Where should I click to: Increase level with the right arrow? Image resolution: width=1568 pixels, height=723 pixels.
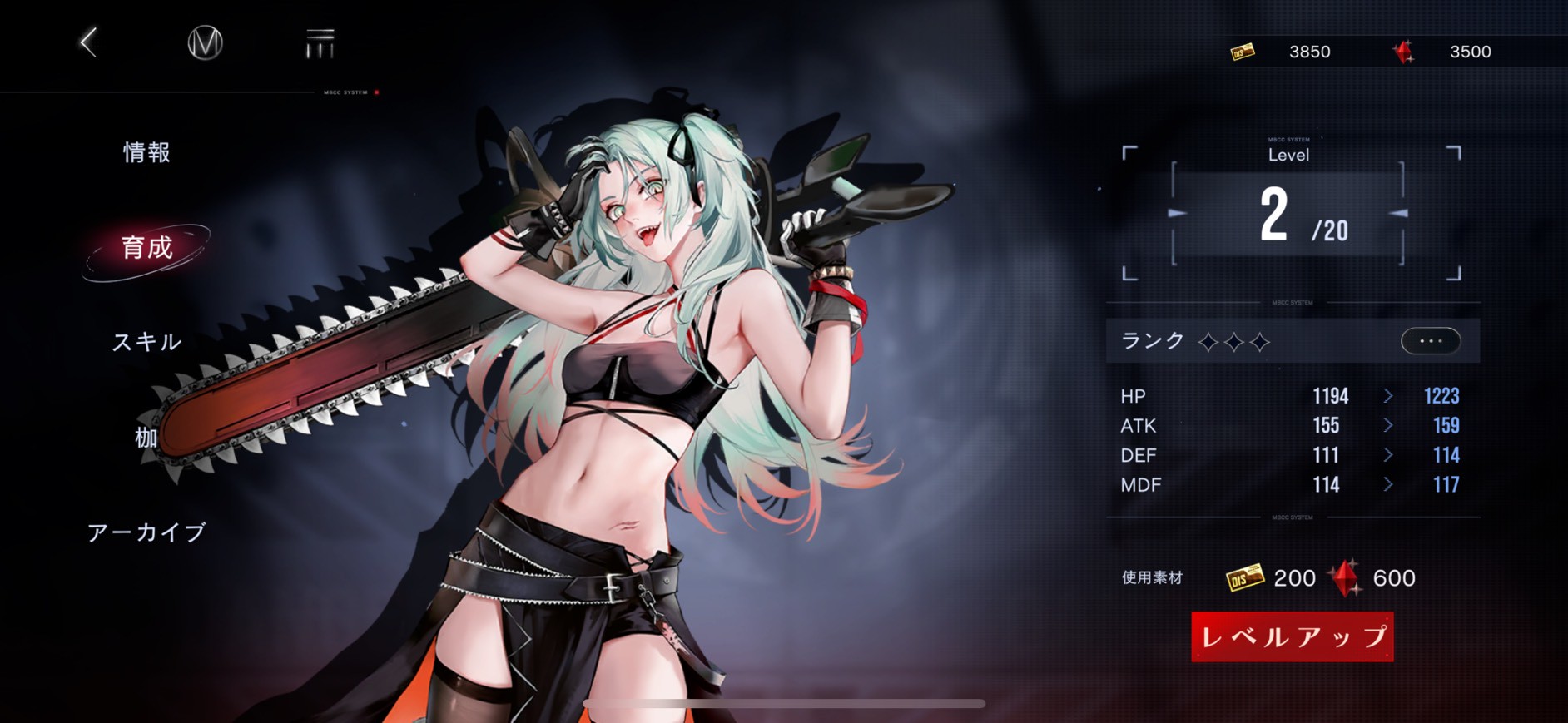tap(1398, 214)
